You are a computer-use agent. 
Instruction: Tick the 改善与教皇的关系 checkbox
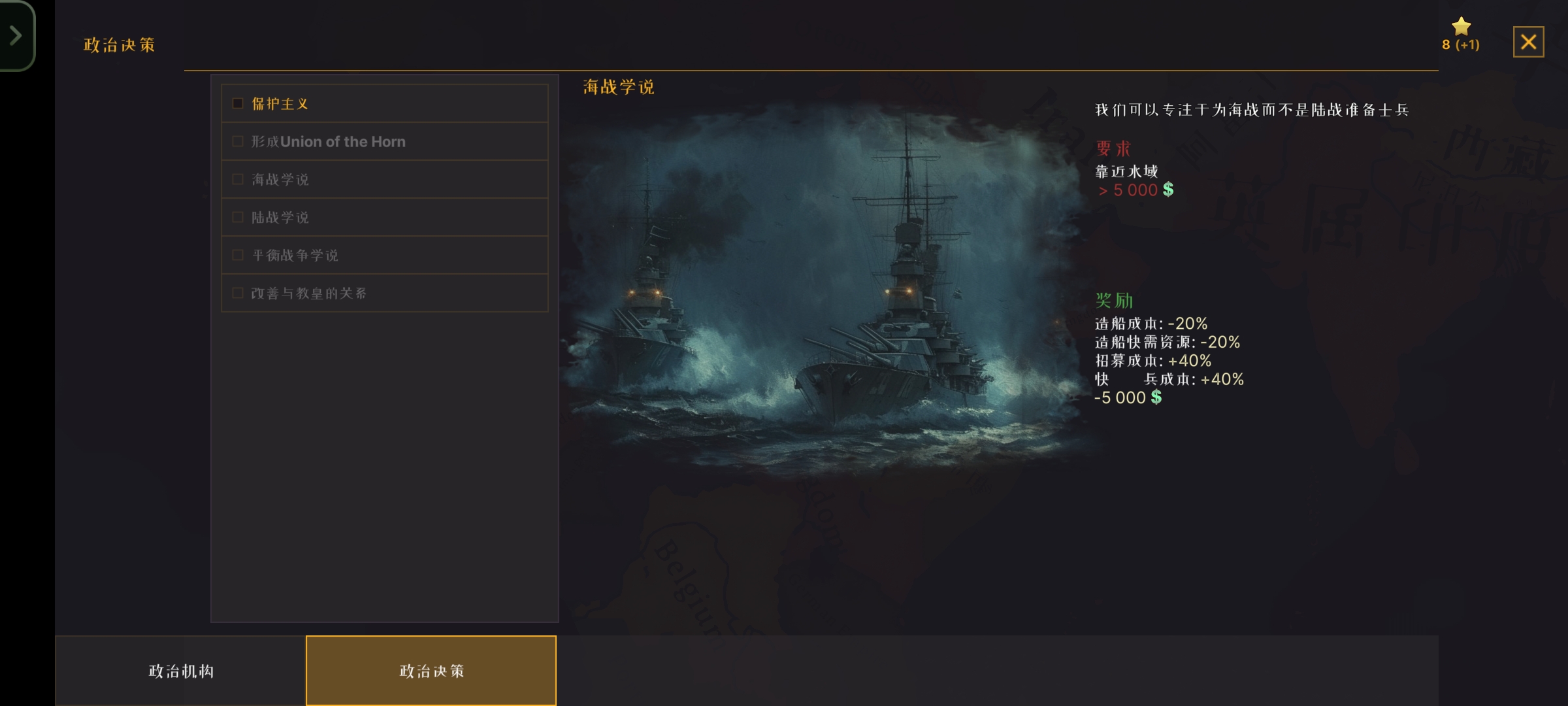pos(238,293)
